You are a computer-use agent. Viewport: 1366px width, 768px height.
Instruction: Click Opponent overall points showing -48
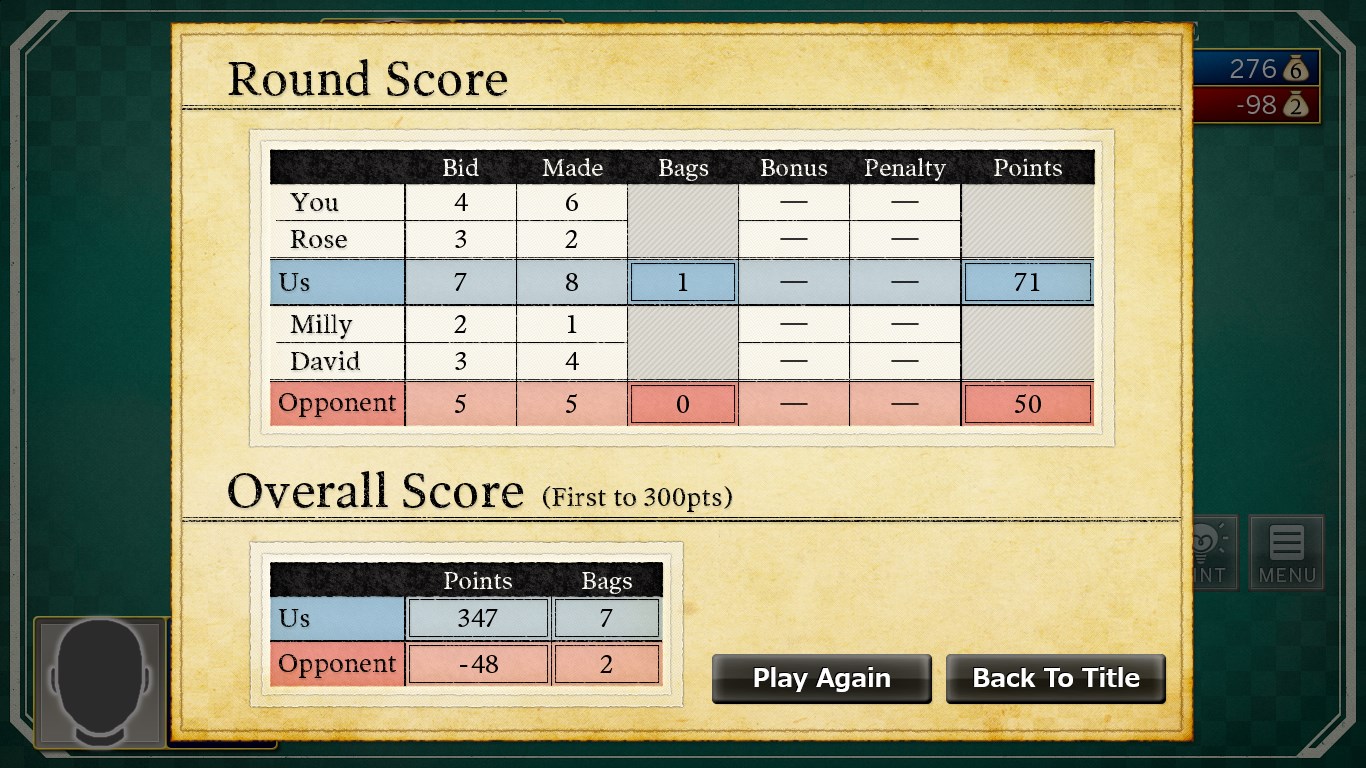pos(477,663)
